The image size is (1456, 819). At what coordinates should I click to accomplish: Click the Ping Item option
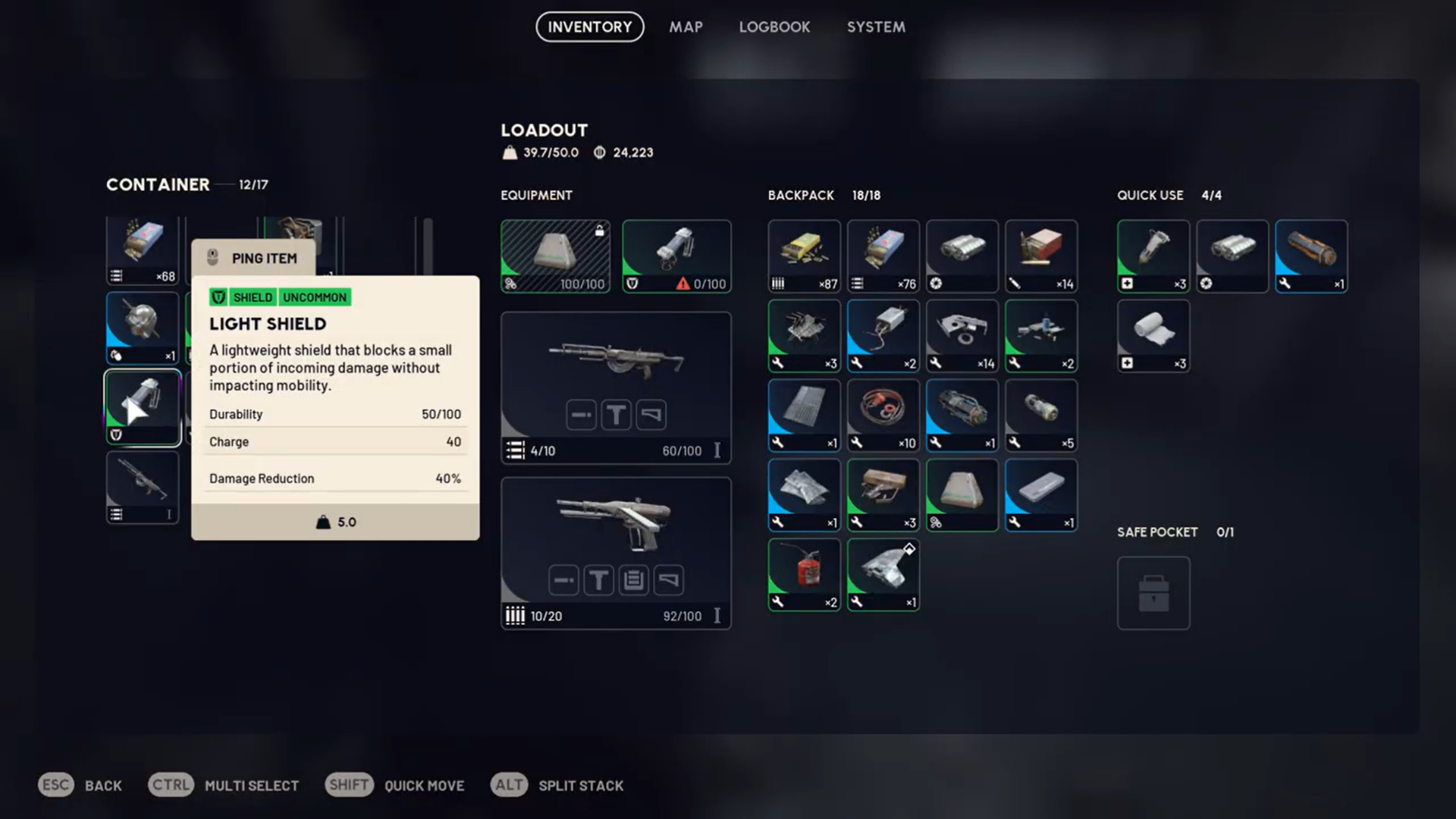tap(254, 259)
